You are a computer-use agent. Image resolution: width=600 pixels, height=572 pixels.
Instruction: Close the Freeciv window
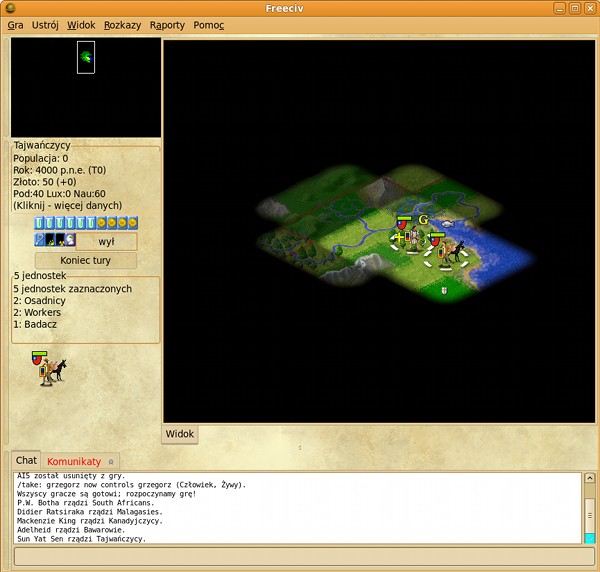[x=589, y=8]
